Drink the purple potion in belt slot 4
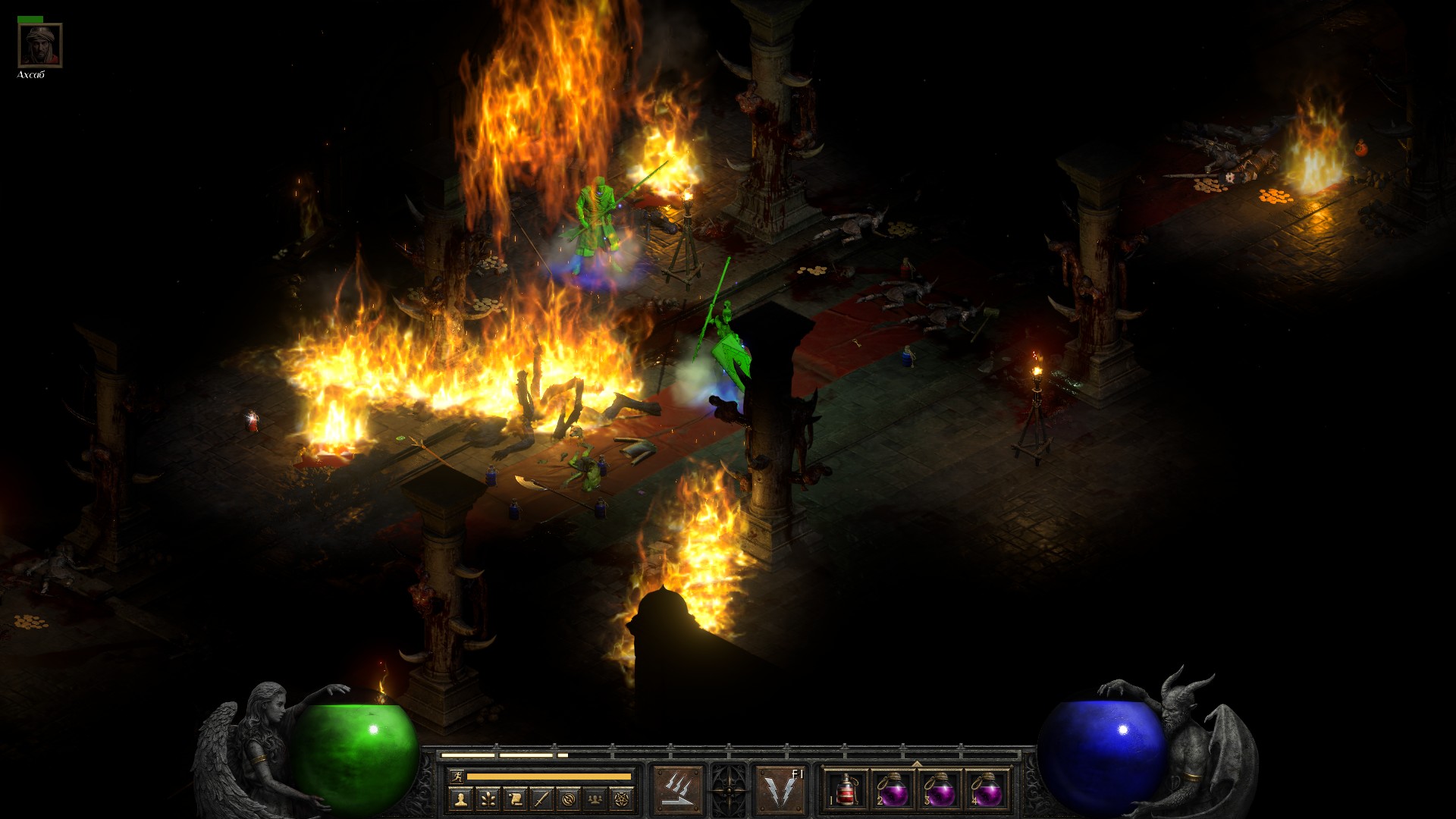The width and height of the screenshot is (1456, 819). pos(987,789)
